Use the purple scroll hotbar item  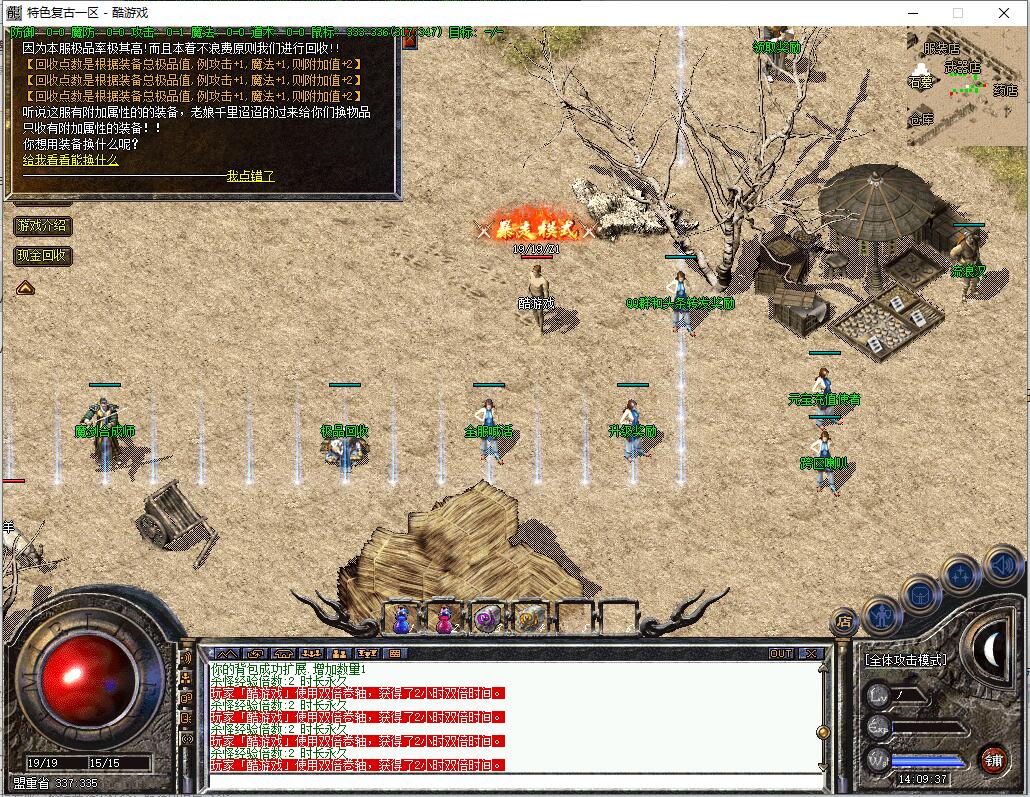point(487,621)
